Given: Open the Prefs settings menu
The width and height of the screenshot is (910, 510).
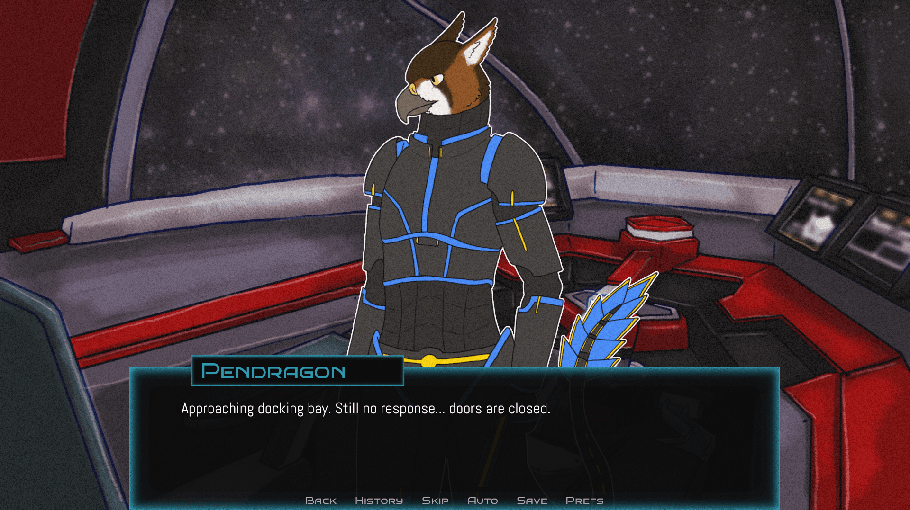Looking at the screenshot, I should tap(584, 500).
